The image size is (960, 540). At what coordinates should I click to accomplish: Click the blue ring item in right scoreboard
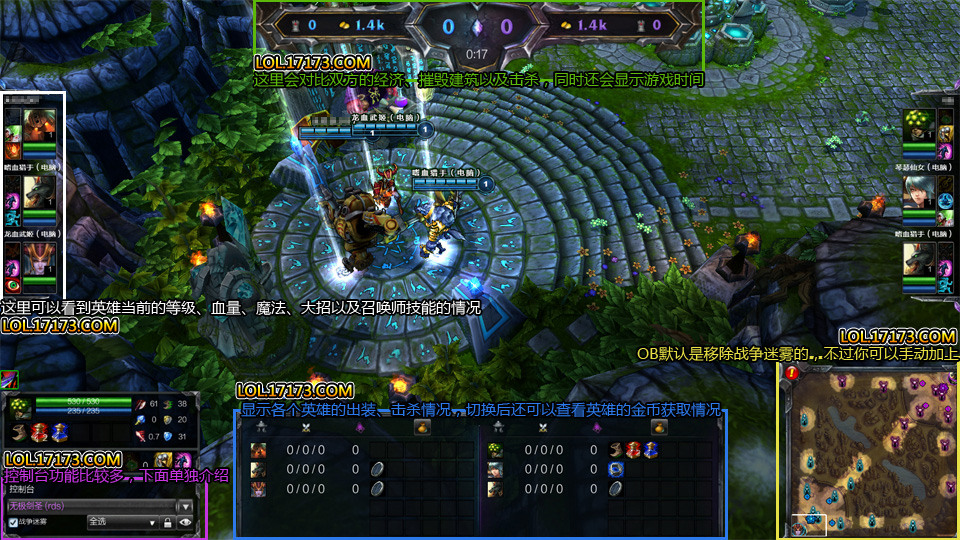(615, 469)
